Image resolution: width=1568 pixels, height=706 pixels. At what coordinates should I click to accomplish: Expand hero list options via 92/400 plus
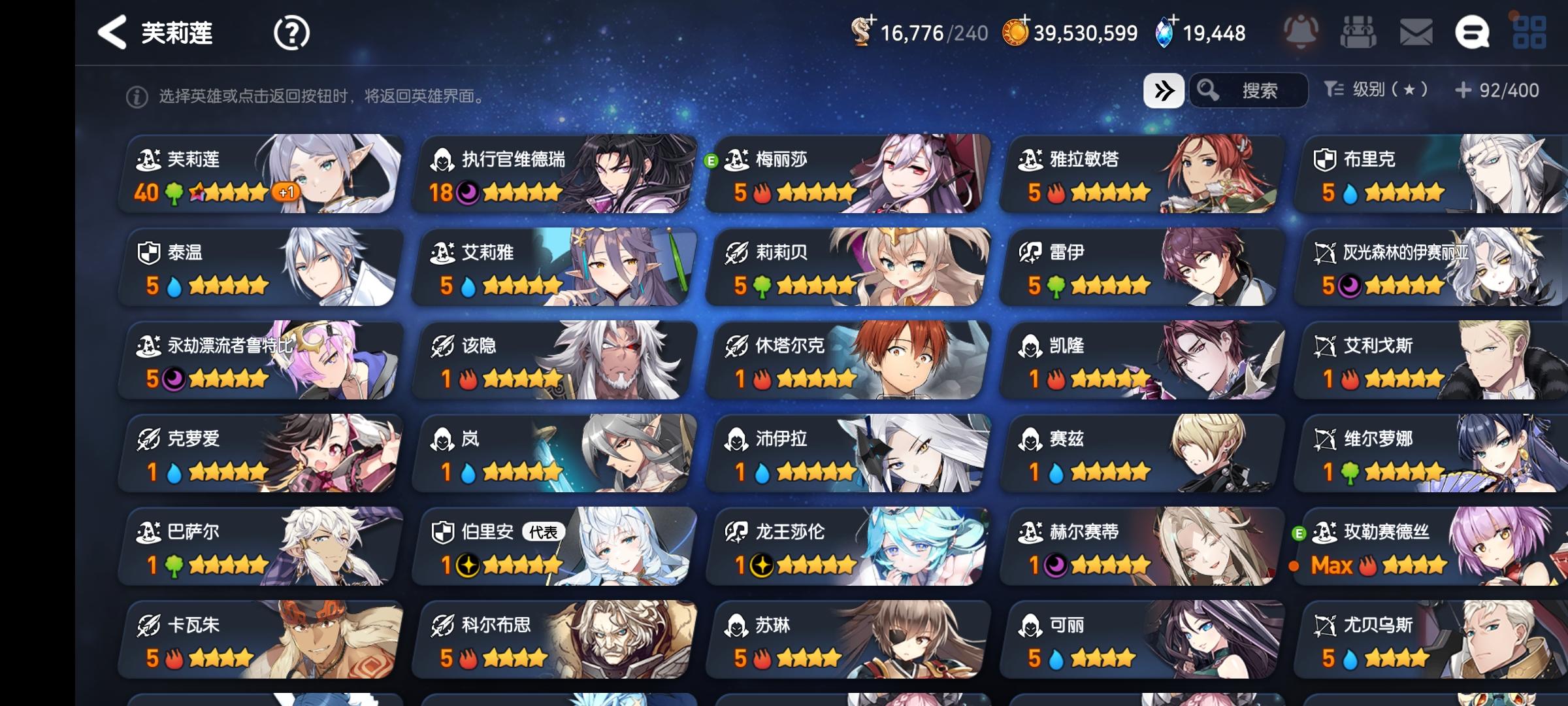coord(1463,92)
